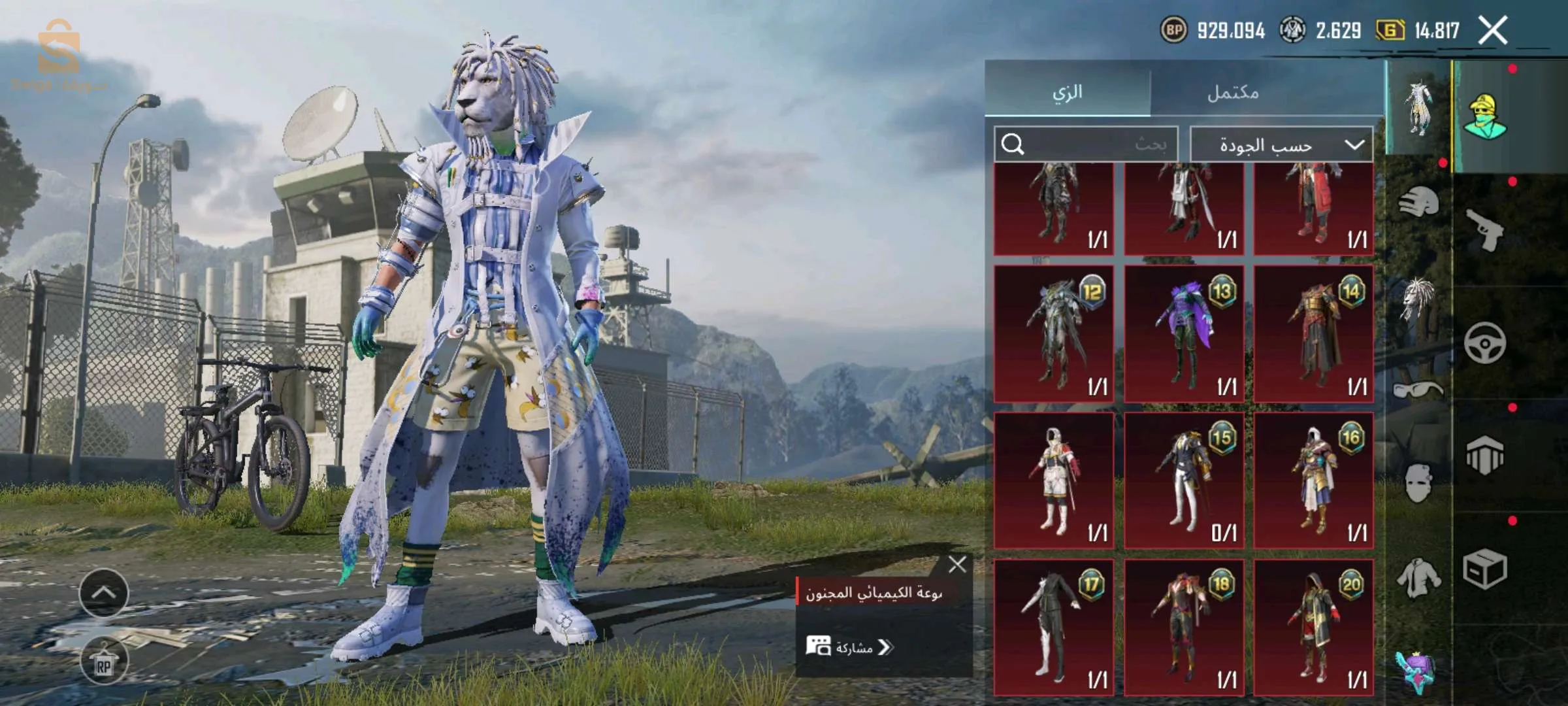The image size is (1568, 706).
Task: Pick the outfit marked 0/1 with badge 15
Action: point(1183,480)
